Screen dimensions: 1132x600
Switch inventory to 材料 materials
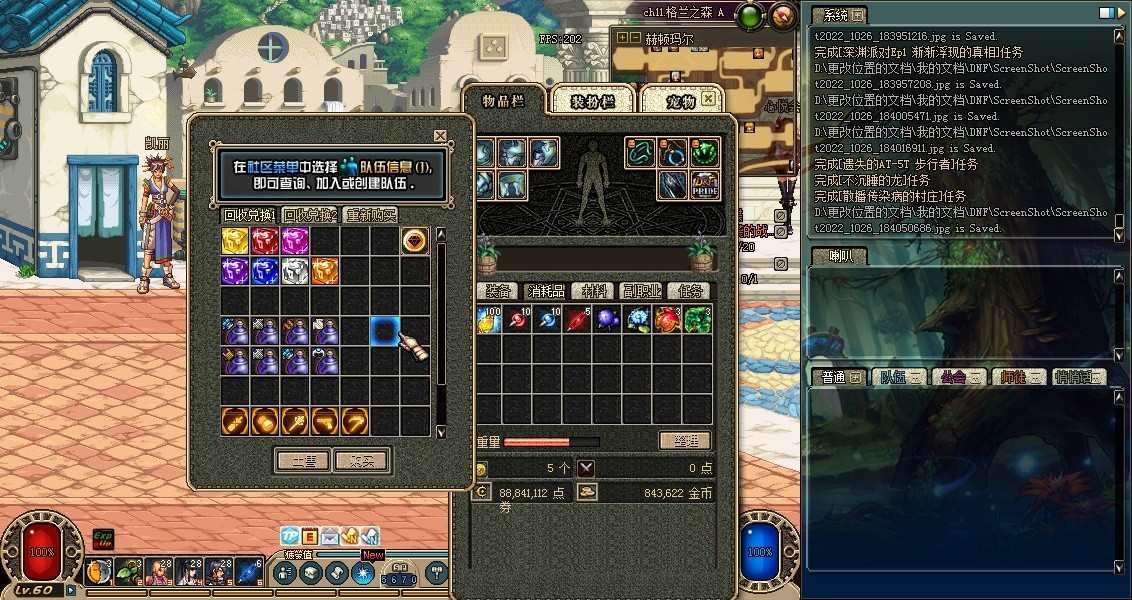pyautogui.click(x=595, y=291)
